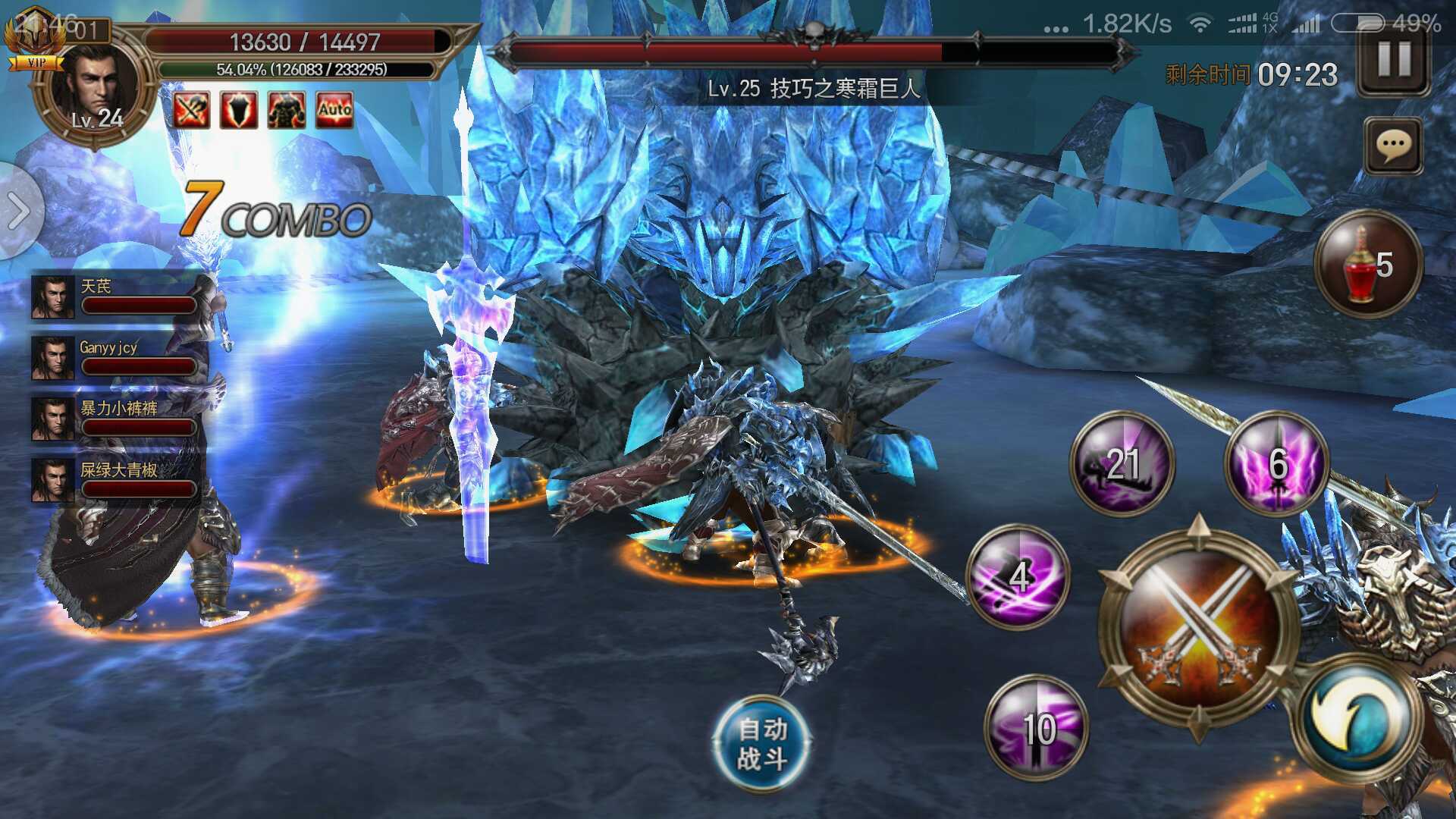Open the chat speech bubble
Screen dimensions: 1456x819
1393,145
